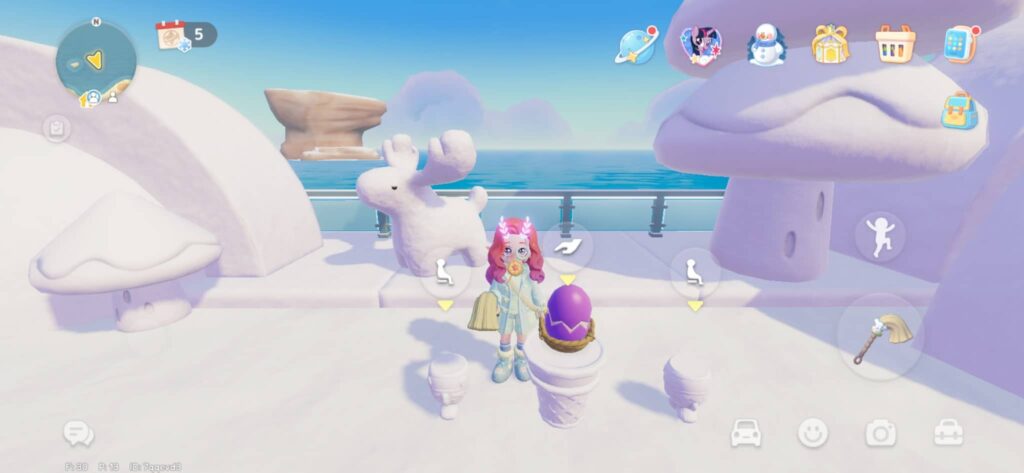Screen dimensions: 1024x473
Task: Tap the jump action button
Action: click(x=880, y=237)
